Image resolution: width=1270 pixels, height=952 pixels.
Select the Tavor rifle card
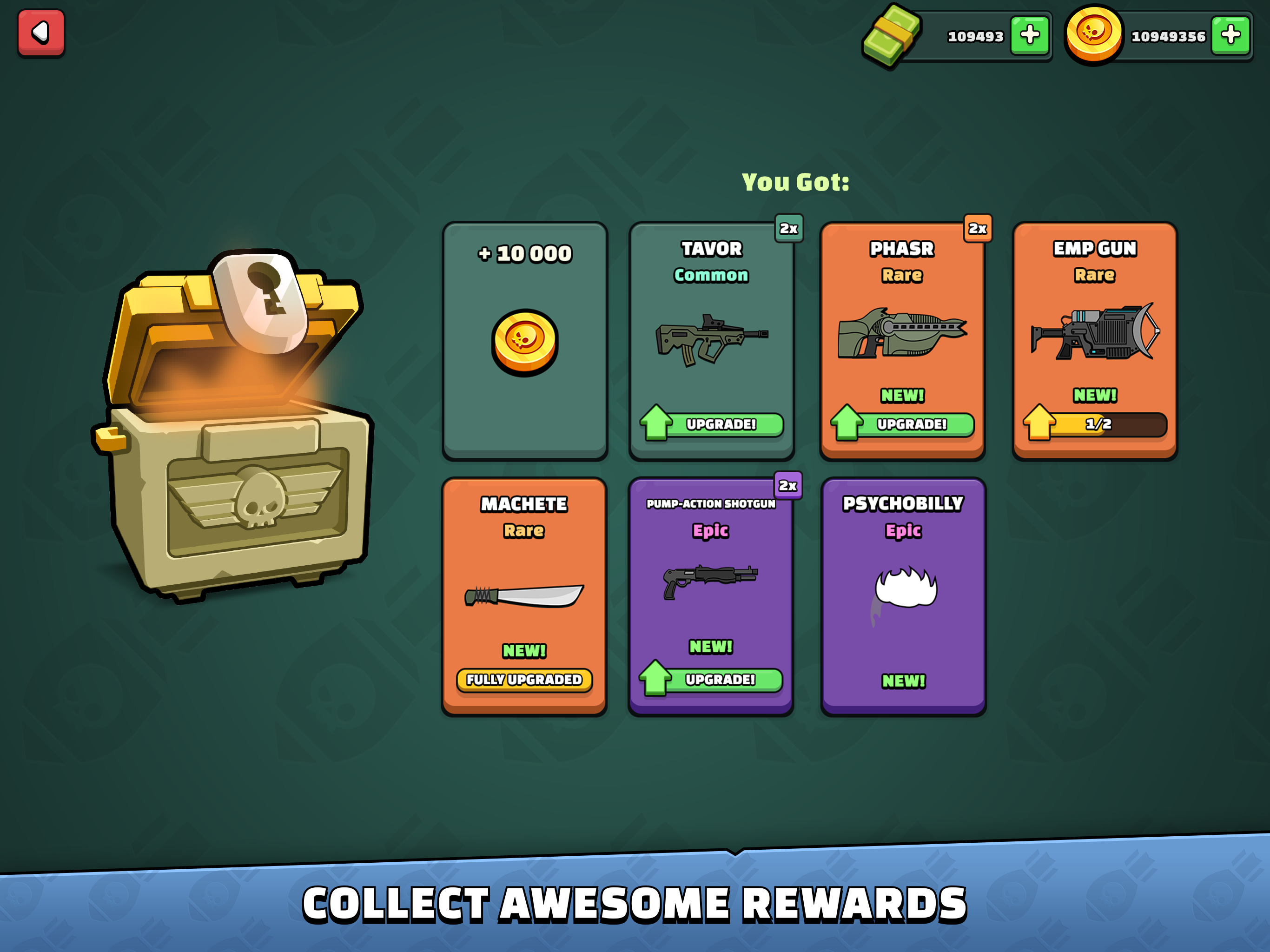711,339
